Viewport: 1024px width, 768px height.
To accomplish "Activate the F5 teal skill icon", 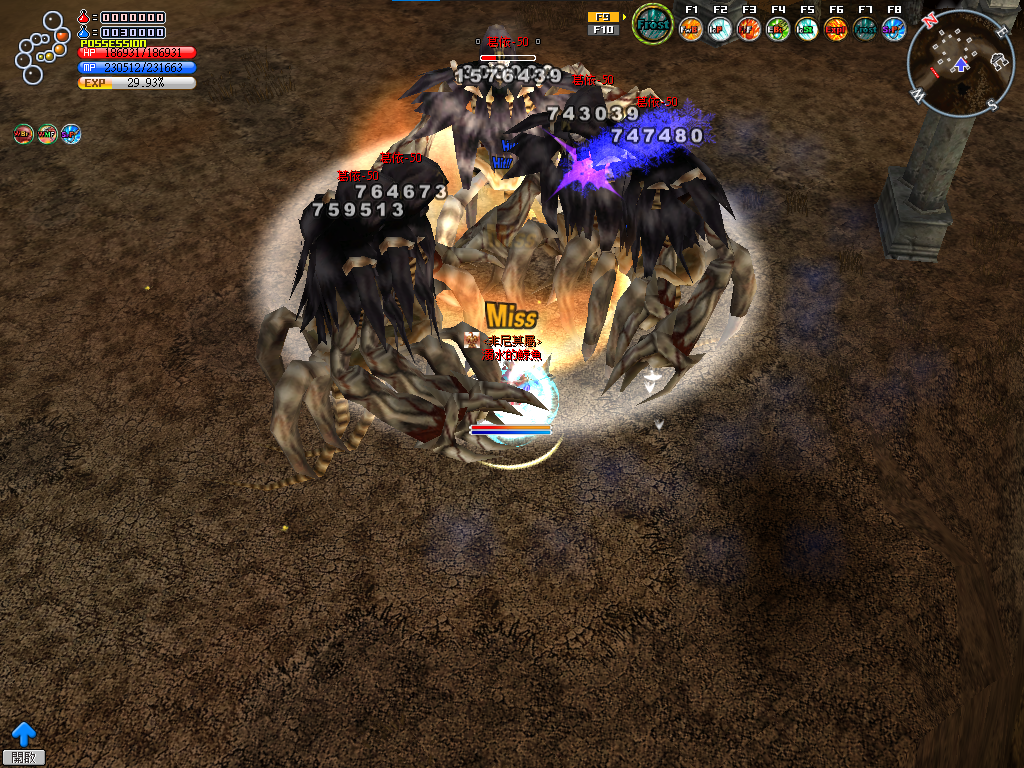I will click(807, 29).
